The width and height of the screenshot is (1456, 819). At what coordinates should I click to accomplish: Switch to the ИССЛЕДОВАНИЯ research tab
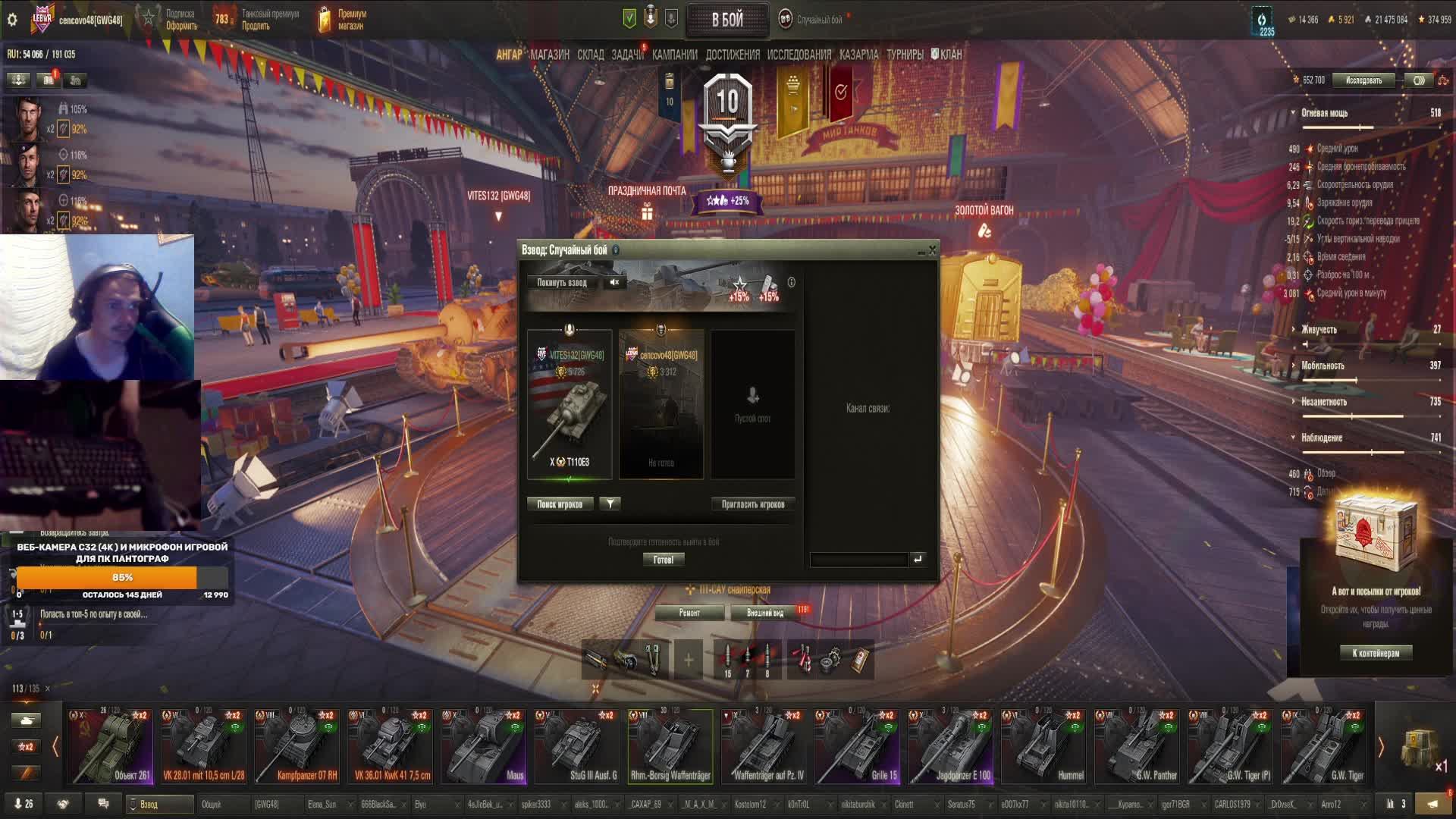click(799, 55)
